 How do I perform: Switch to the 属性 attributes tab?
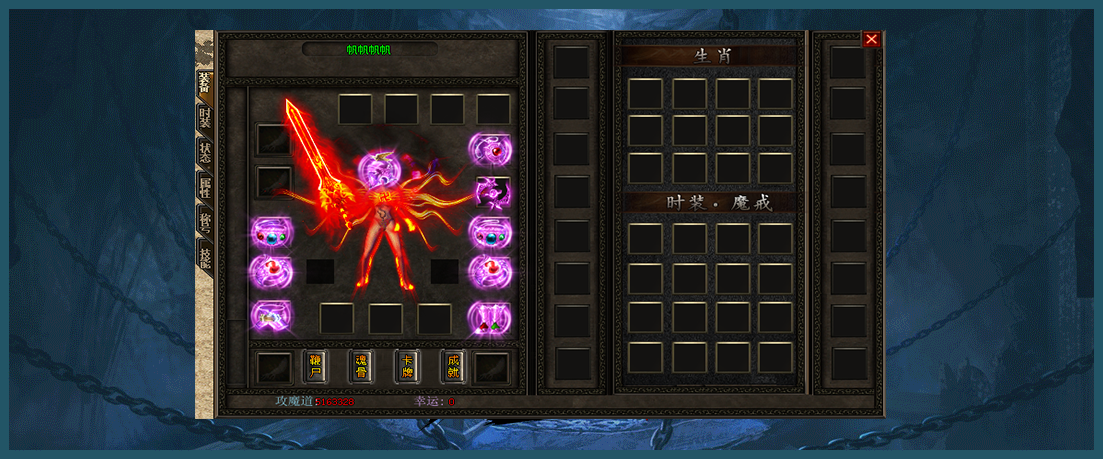(204, 187)
